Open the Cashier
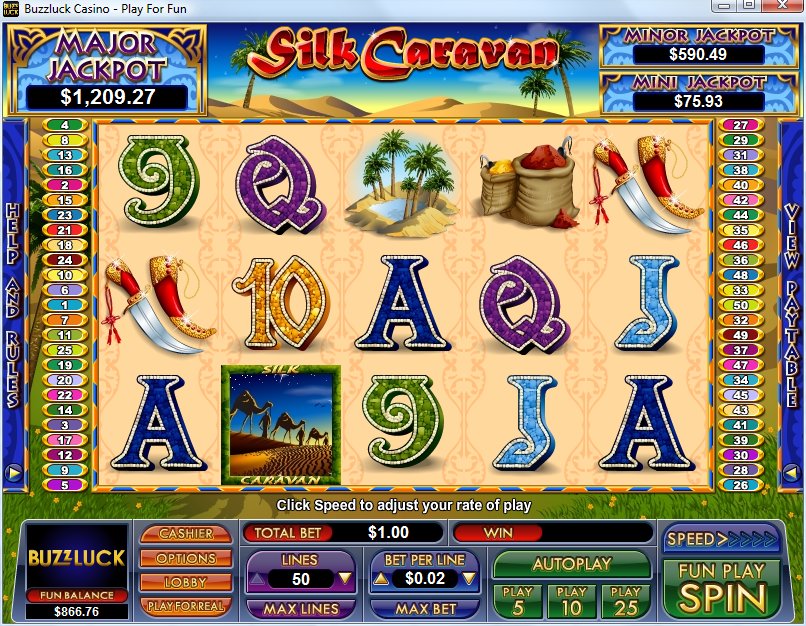Image resolution: width=806 pixels, height=626 pixels. point(186,534)
